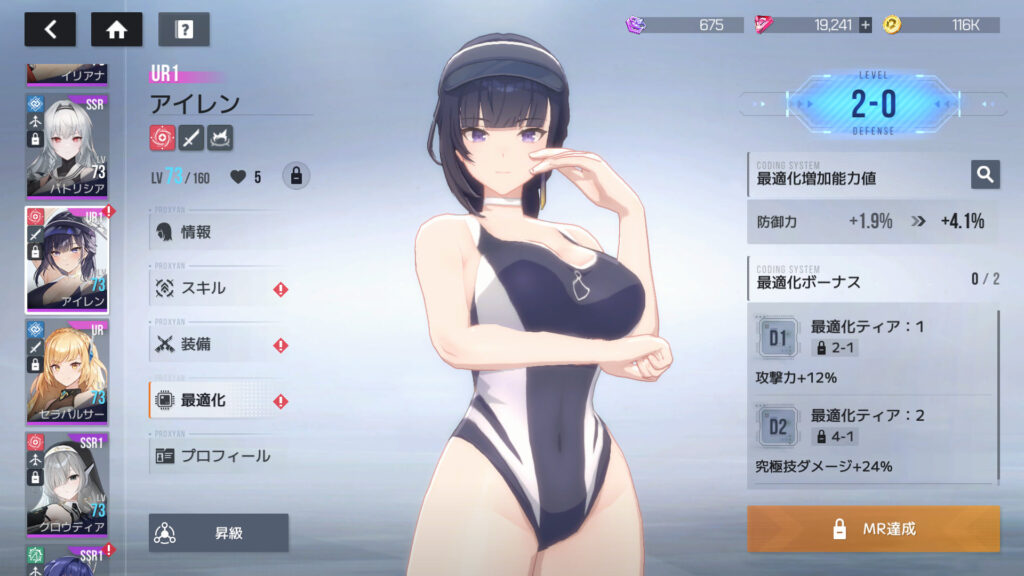Toggle the character lock icon
This screenshot has width=1024, height=576.
pos(295,177)
